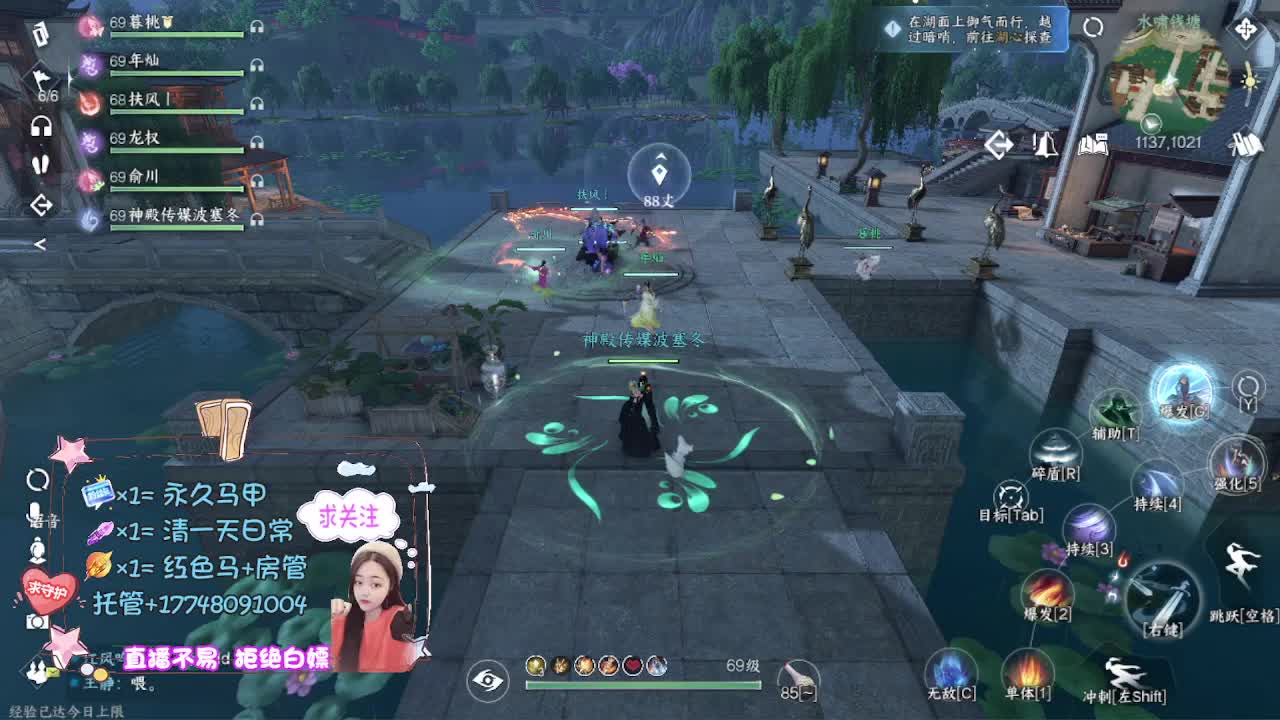Open the in-game guide book icon
The image size is (1280, 720).
[x=1091, y=144]
